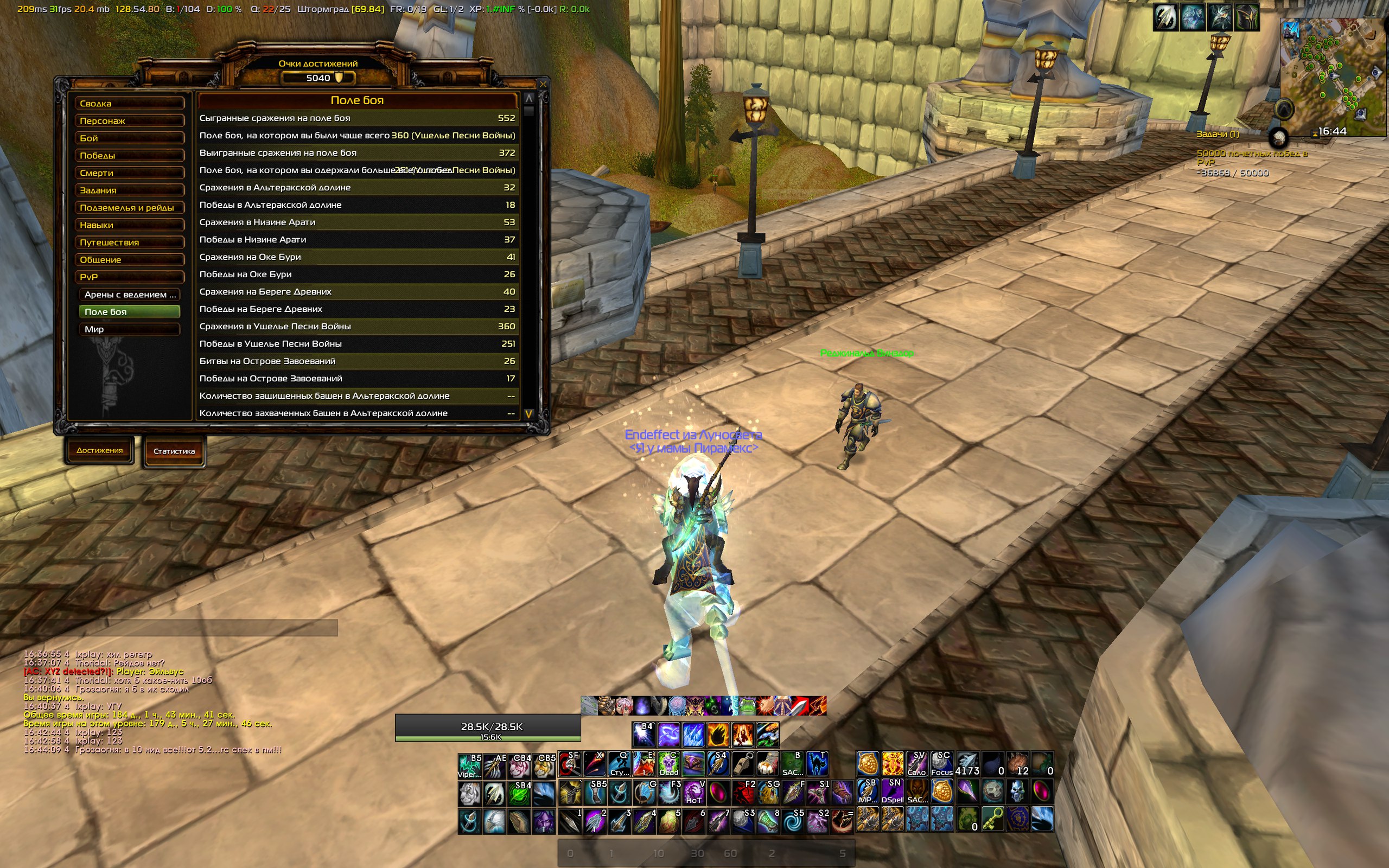Select the Смерти statistics category
This screenshot has height=868, width=1389.
(x=129, y=173)
